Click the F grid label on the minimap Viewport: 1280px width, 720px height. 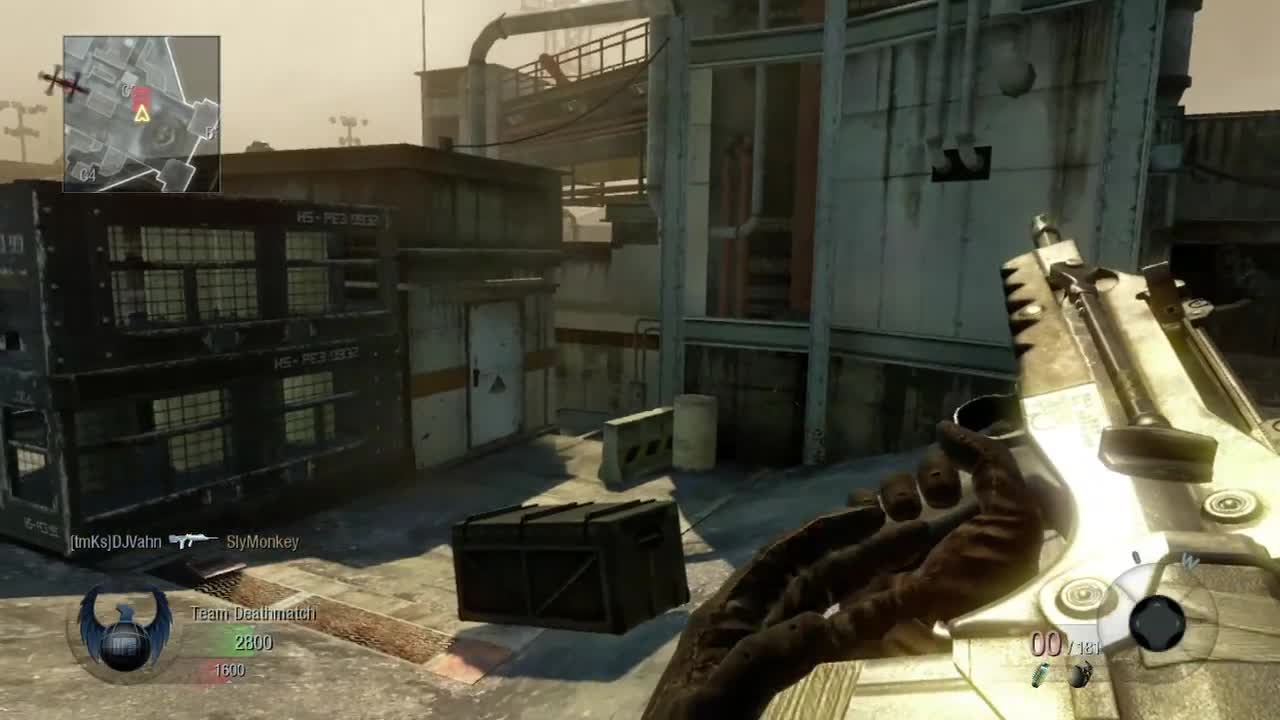(208, 131)
